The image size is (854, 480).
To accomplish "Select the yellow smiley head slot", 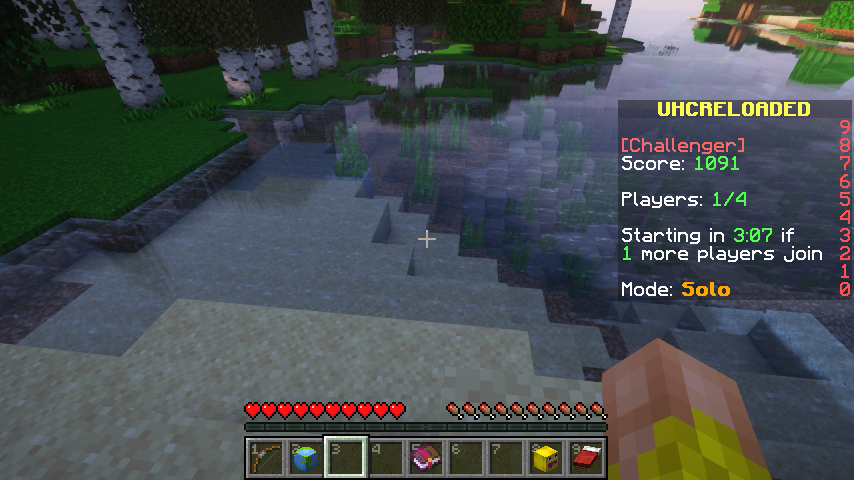I will pyautogui.click(x=546, y=458).
